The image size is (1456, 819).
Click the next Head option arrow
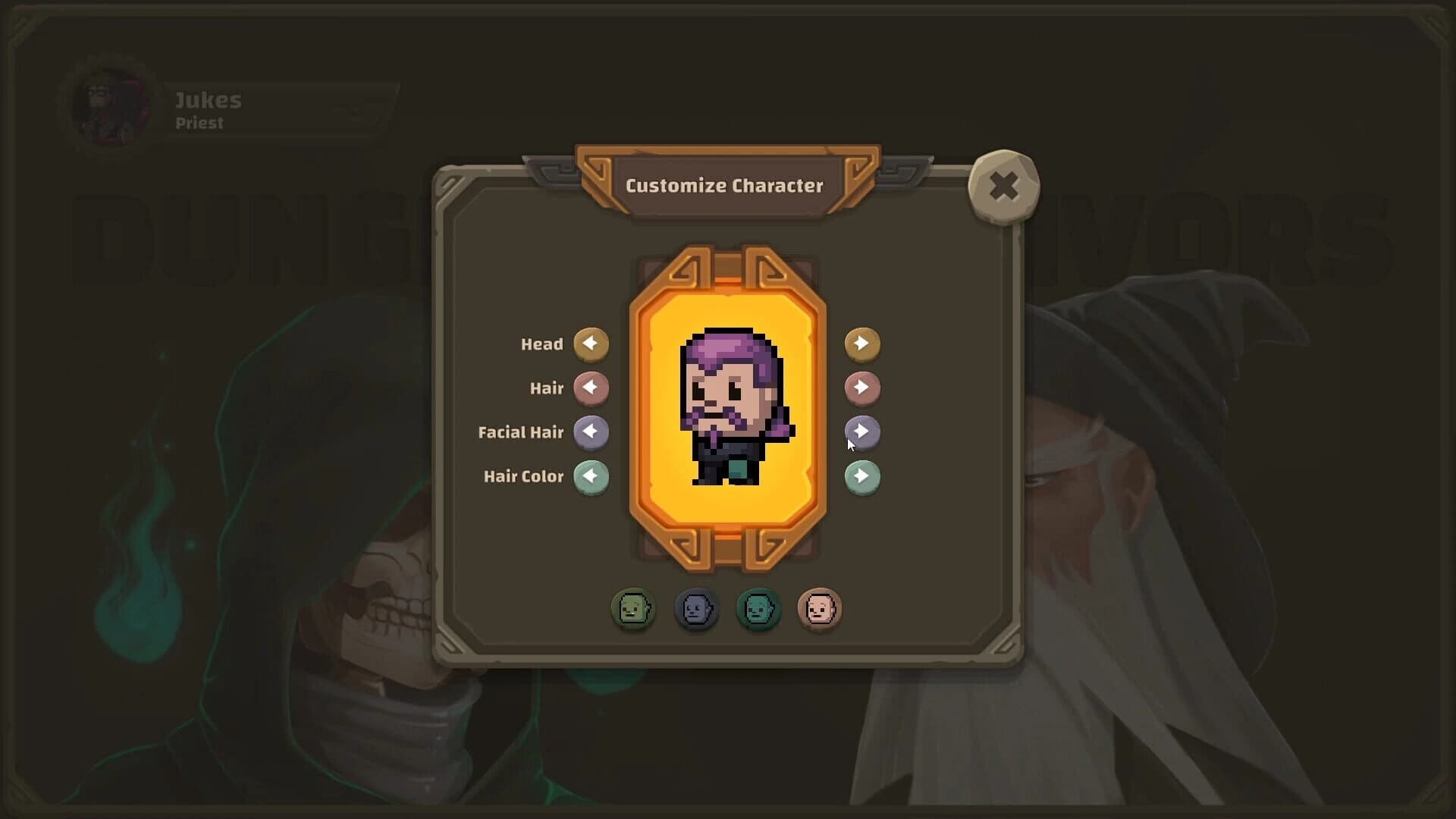(x=862, y=344)
